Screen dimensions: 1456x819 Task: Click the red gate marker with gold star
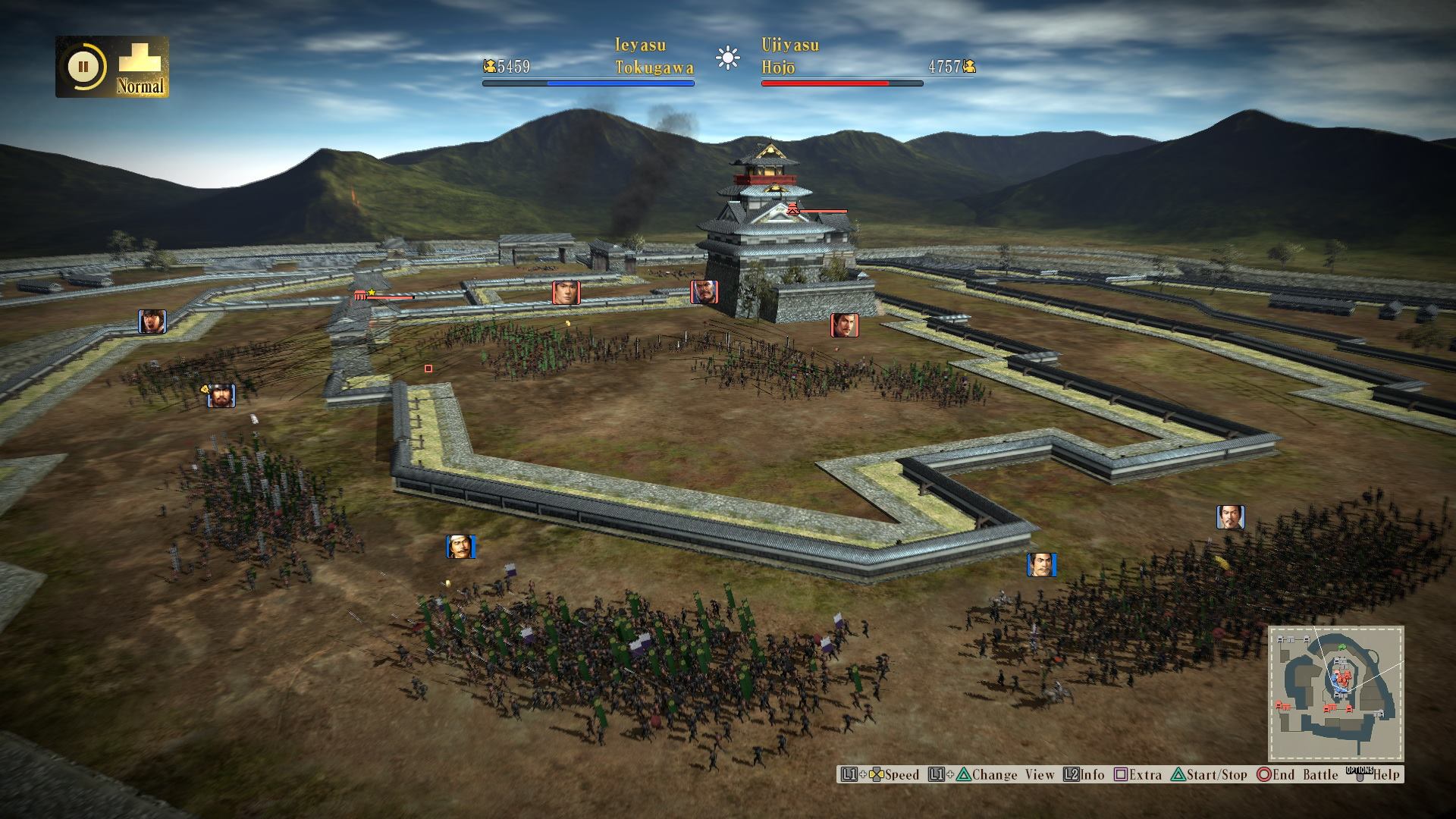[362, 295]
